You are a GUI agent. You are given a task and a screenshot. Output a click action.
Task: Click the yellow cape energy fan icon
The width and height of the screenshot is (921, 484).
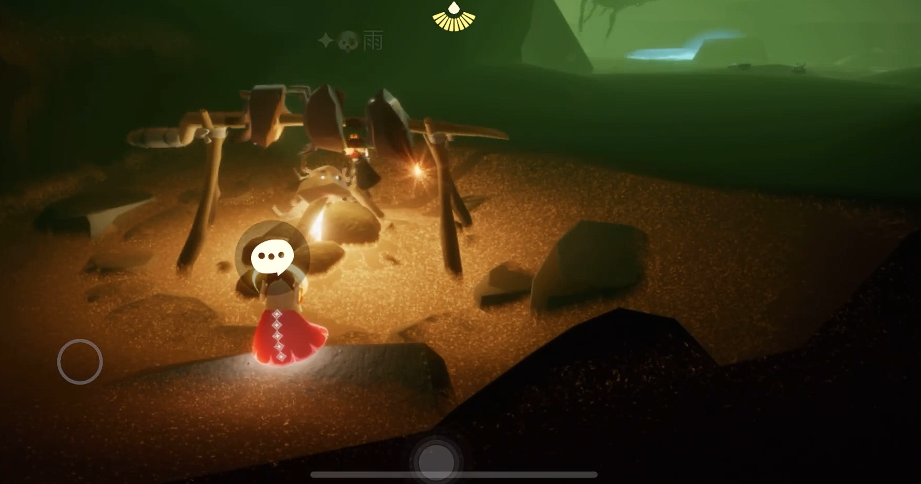pos(454,17)
